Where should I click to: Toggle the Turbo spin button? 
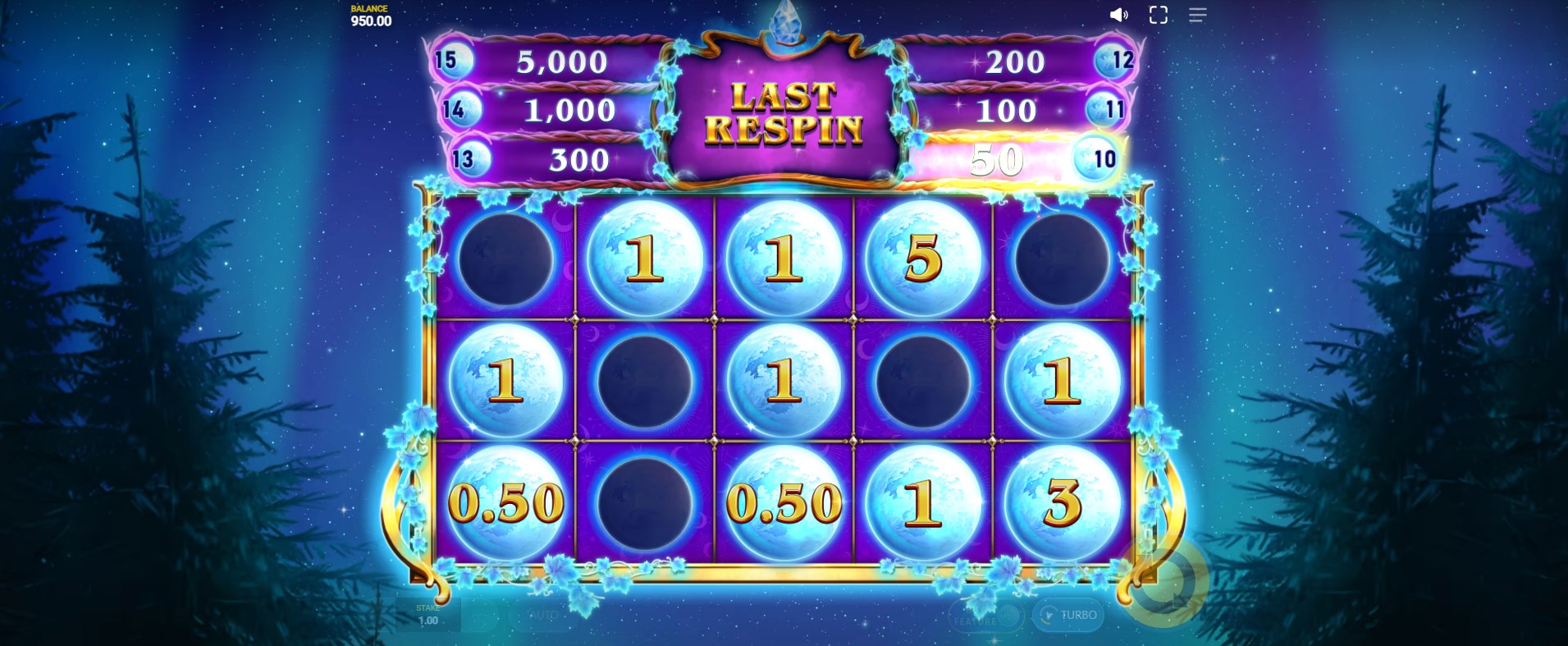point(1067,615)
